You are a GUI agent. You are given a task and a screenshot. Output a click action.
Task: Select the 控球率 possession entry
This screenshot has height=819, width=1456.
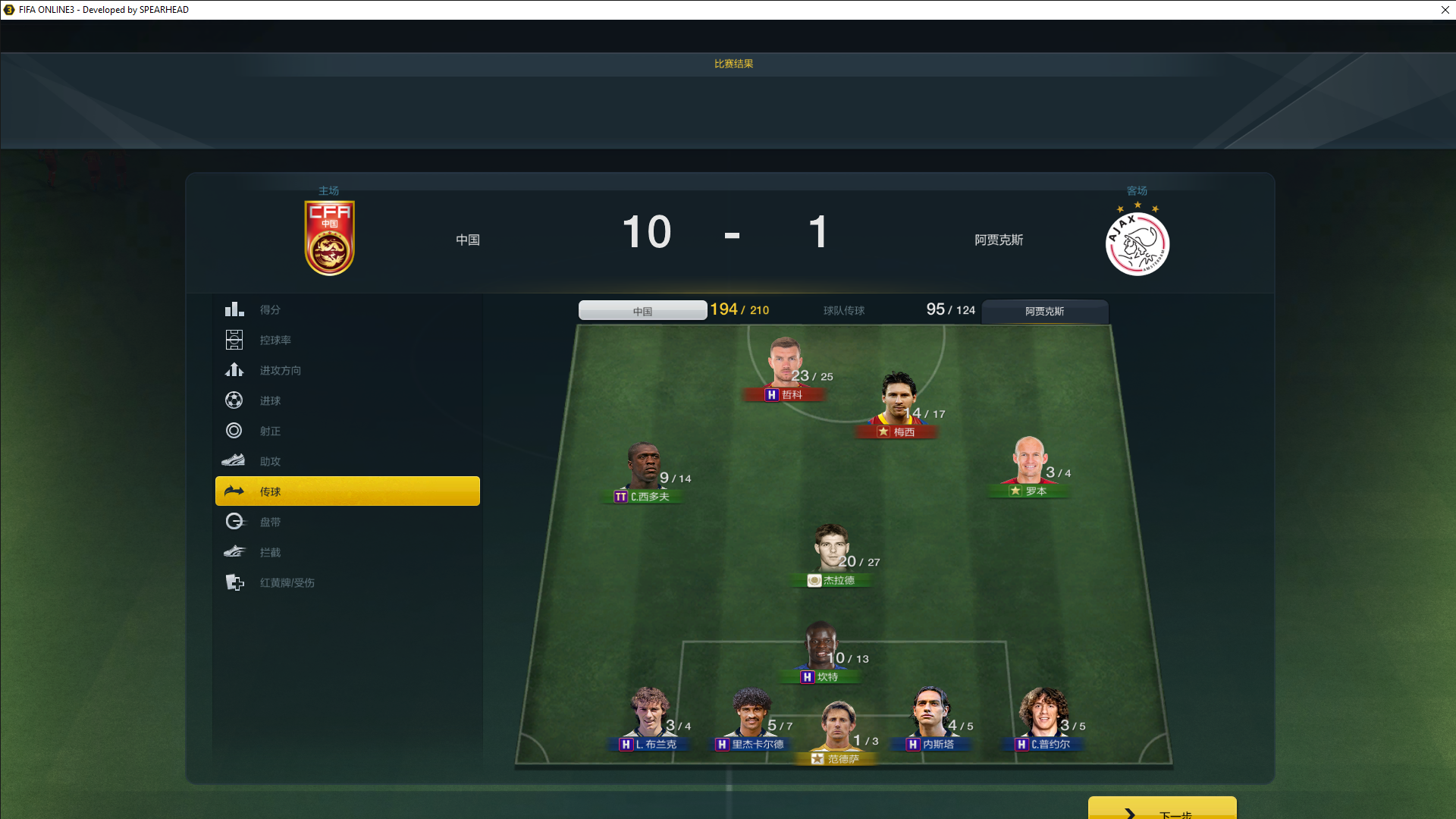coord(275,340)
